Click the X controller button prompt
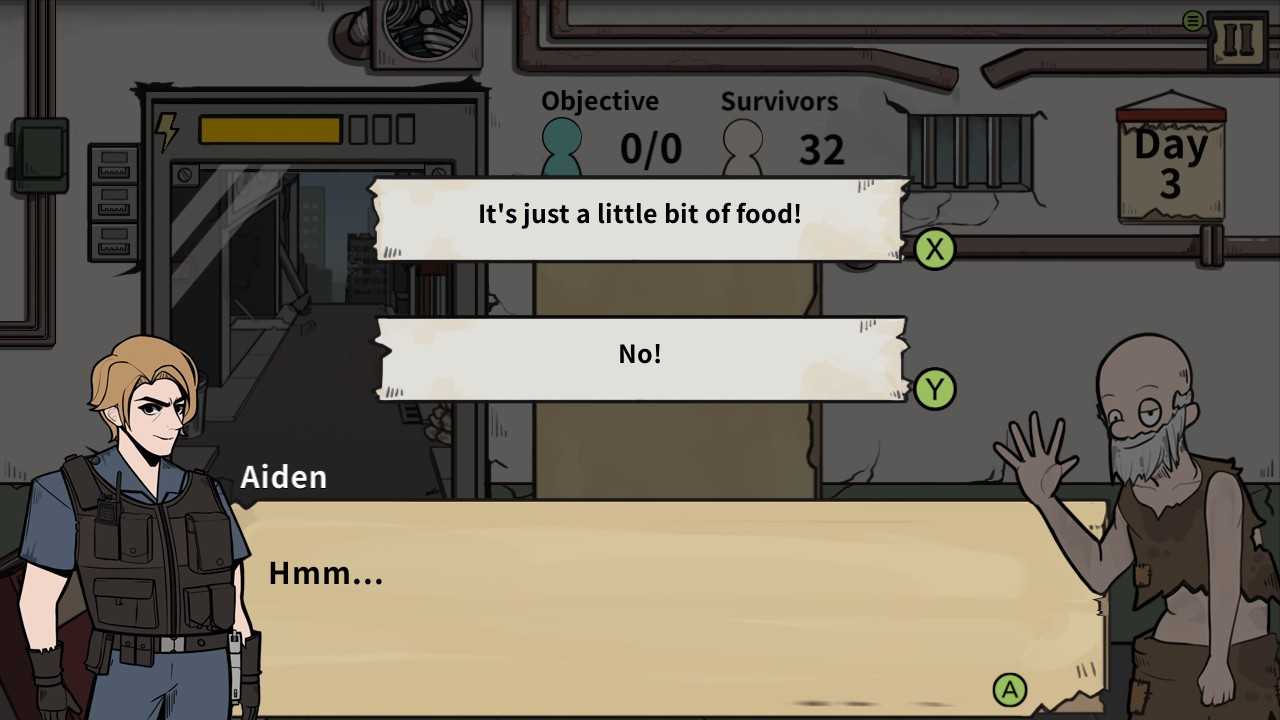The image size is (1280, 720). 935,249
